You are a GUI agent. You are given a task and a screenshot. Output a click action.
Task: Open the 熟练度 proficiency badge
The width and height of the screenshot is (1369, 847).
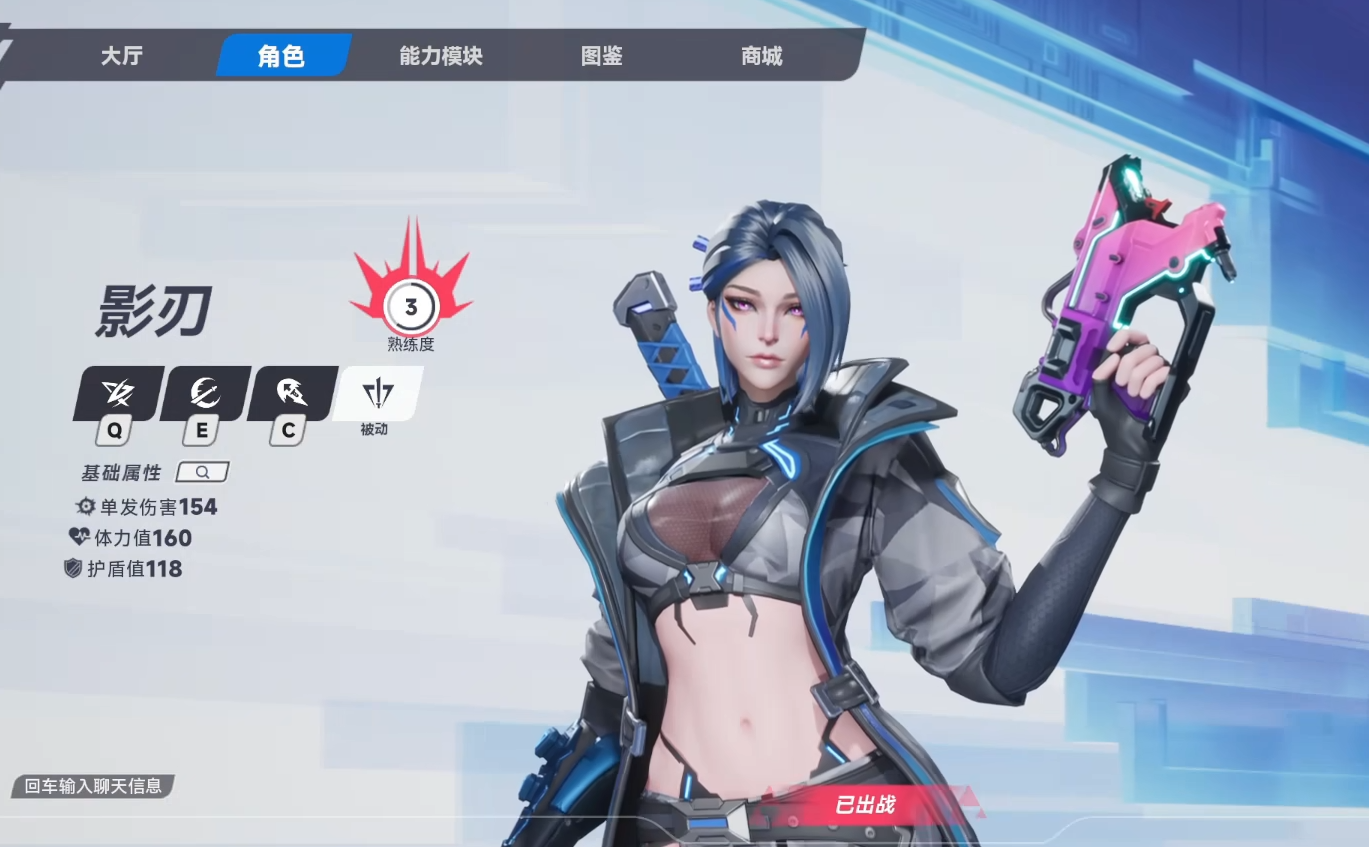coord(410,307)
